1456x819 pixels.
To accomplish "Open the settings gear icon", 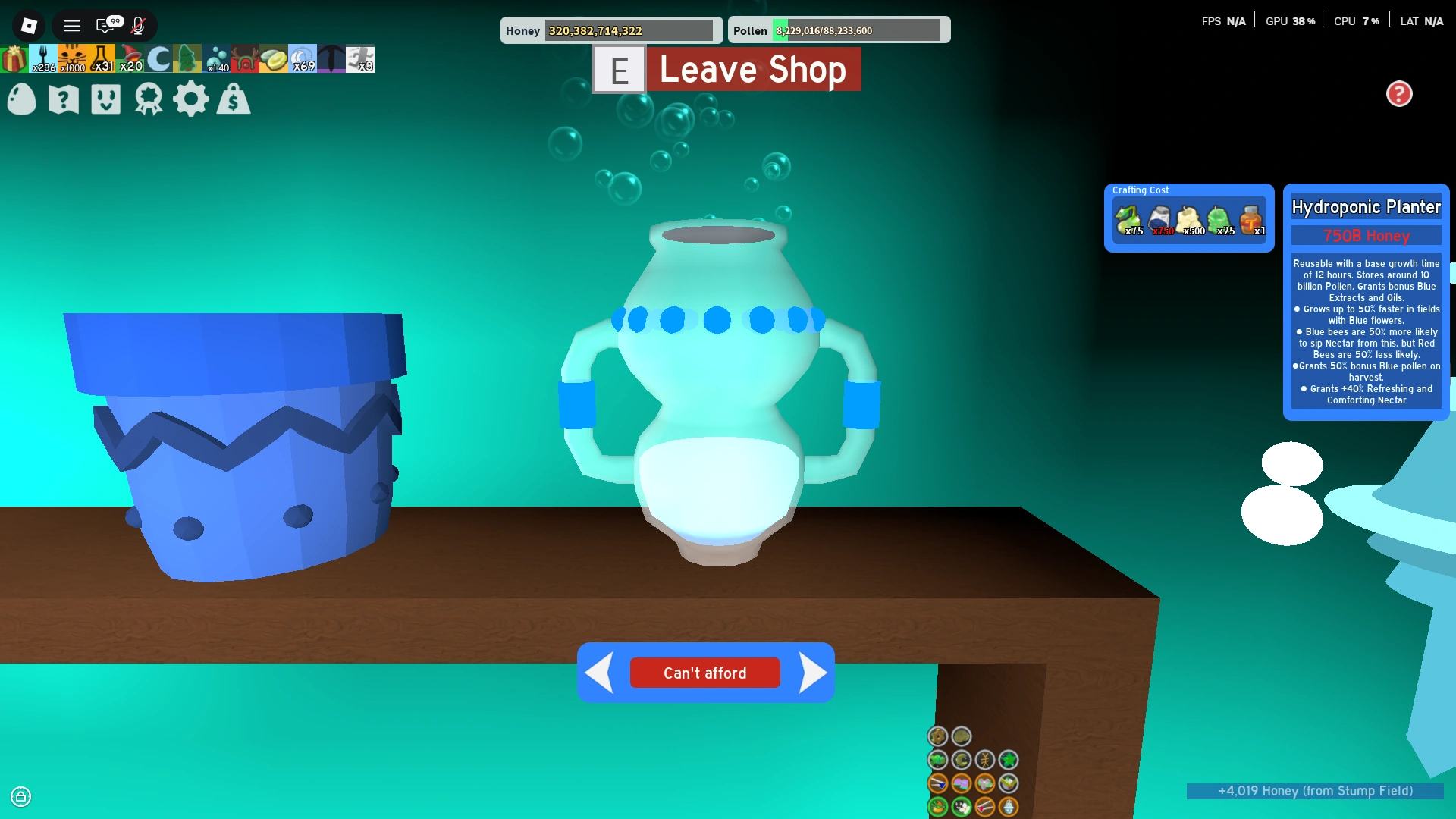I will 192,99.
